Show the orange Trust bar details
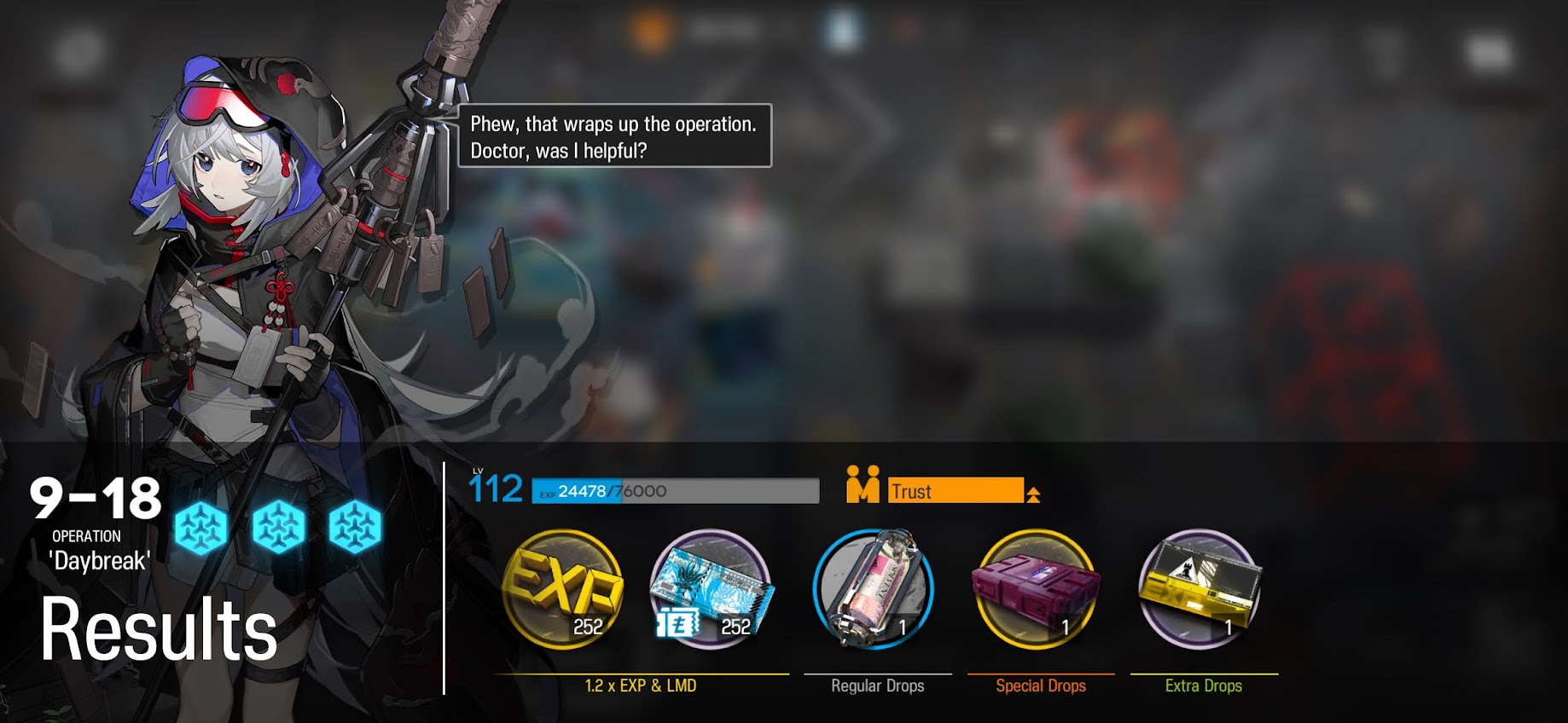1568x723 pixels. click(955, 490)
